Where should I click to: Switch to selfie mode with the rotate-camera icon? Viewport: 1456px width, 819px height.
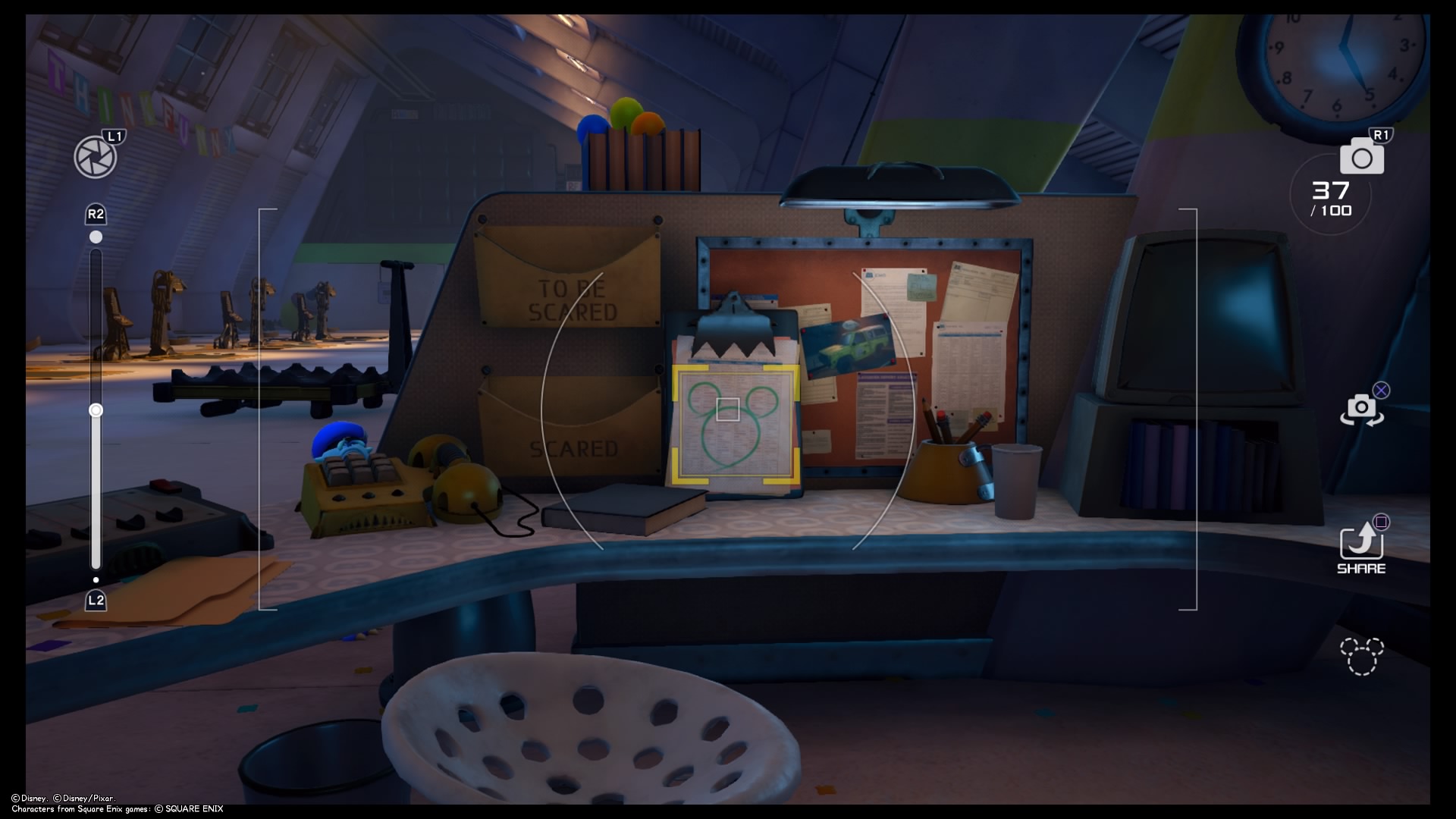point(1361,409)
